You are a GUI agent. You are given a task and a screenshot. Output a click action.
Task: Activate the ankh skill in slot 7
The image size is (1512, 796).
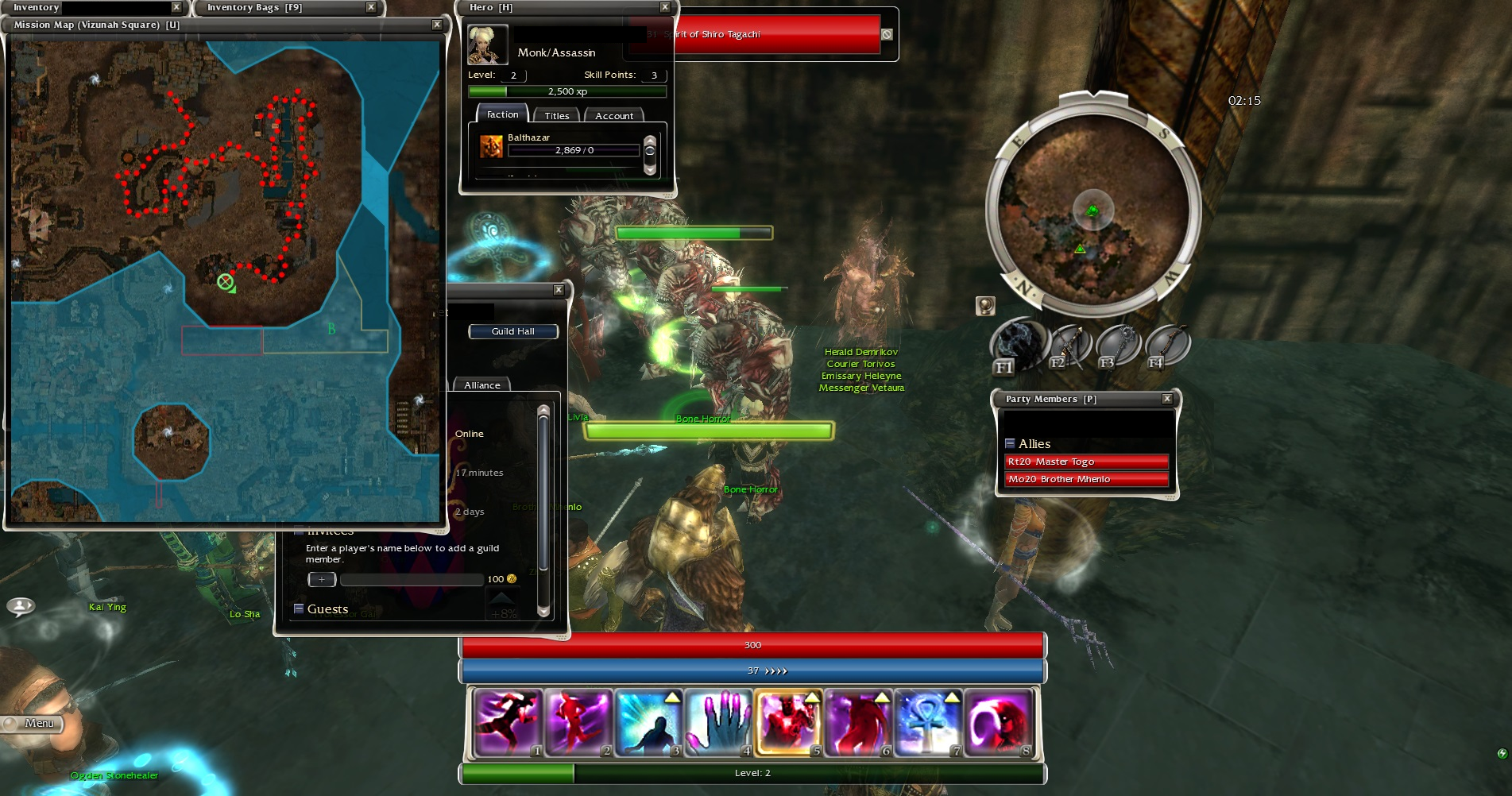click(x=928, y=722)
